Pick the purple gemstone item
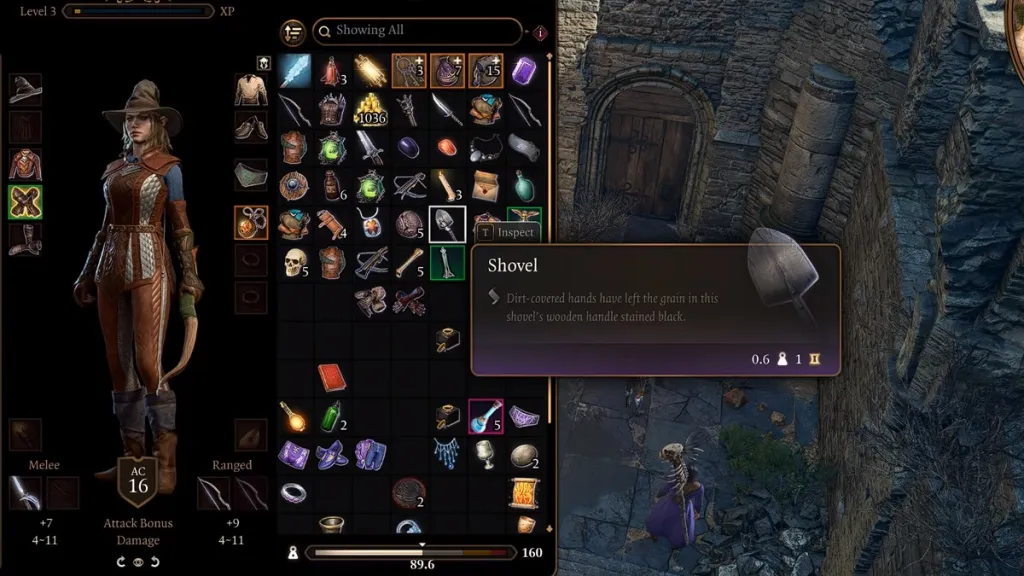Screen dimensions: 1024x576 [523, 71]
